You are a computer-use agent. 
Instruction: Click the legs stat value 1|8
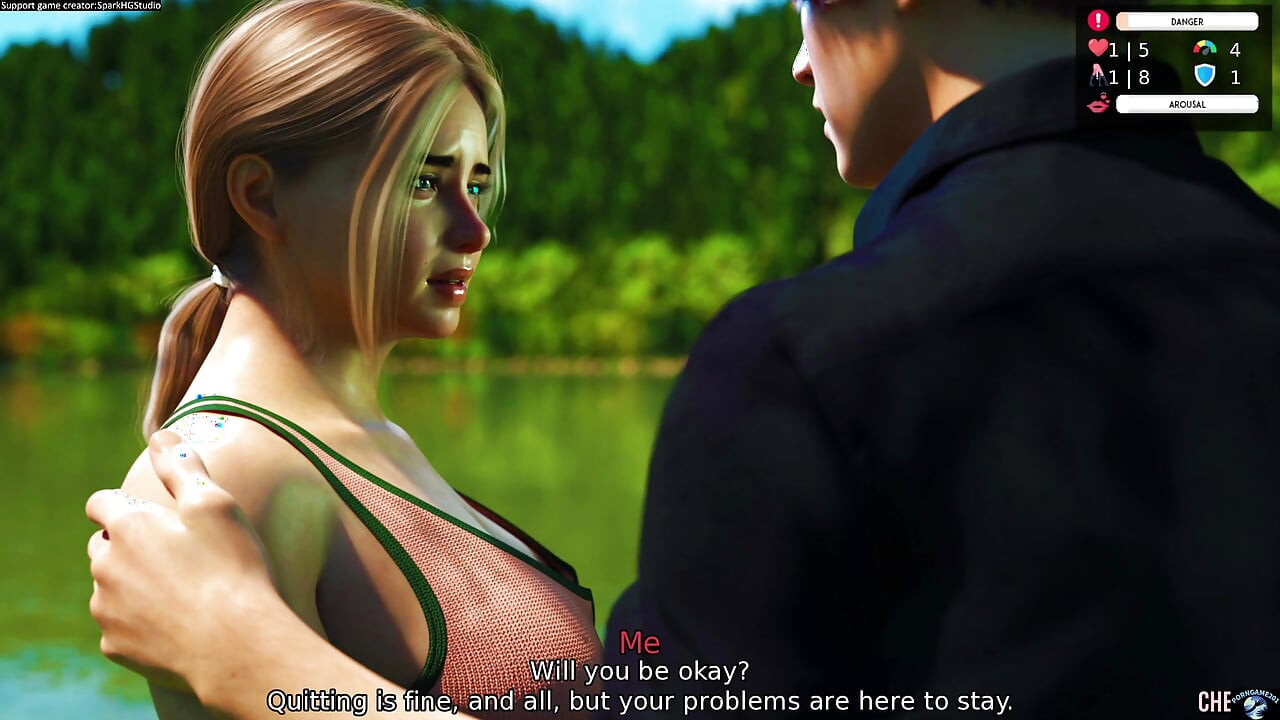click(1129, 77)
